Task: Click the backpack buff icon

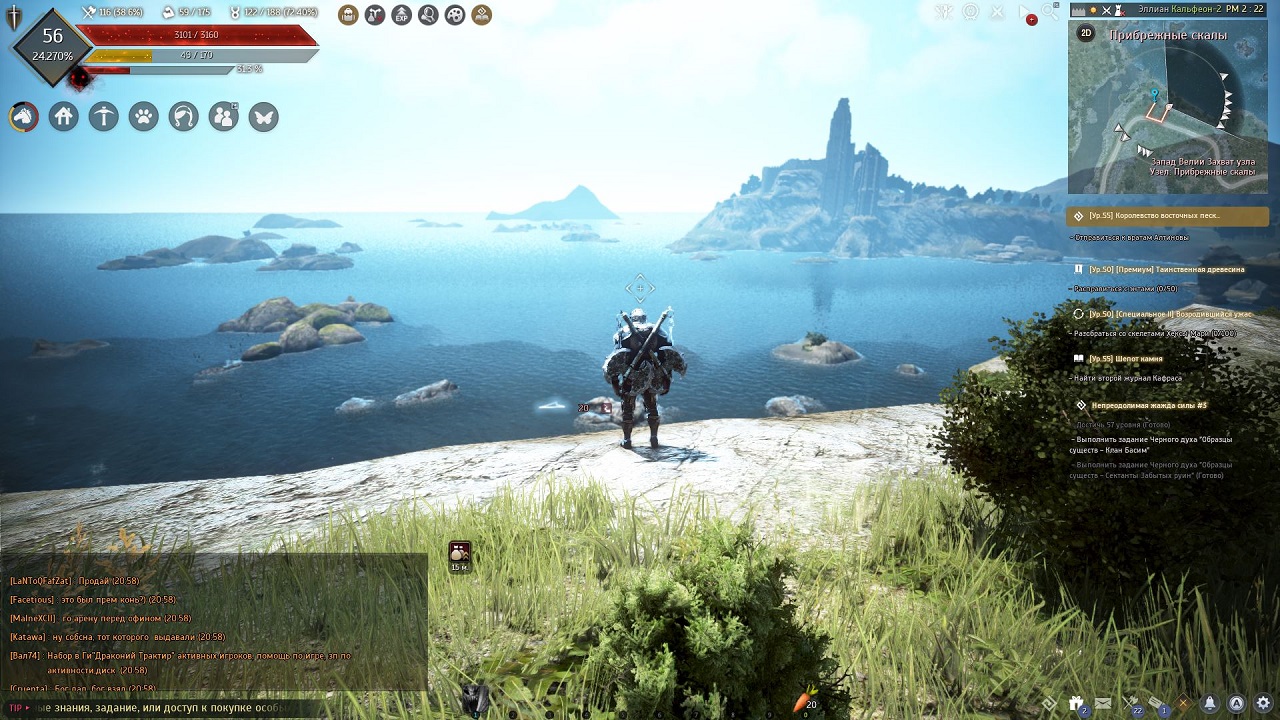Action: [x=348, y=15]
